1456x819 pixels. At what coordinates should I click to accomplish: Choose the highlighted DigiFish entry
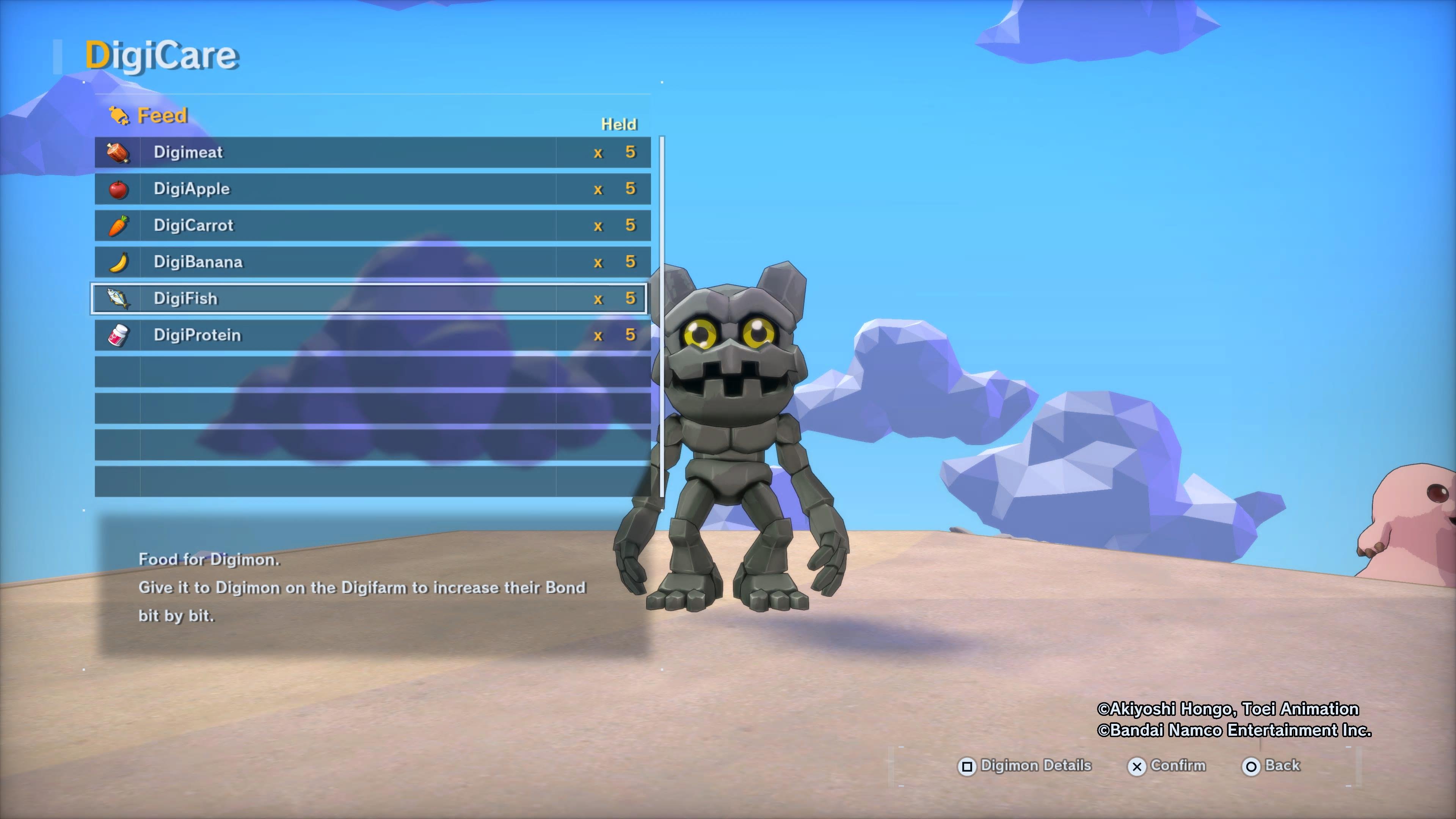(369, 298)
